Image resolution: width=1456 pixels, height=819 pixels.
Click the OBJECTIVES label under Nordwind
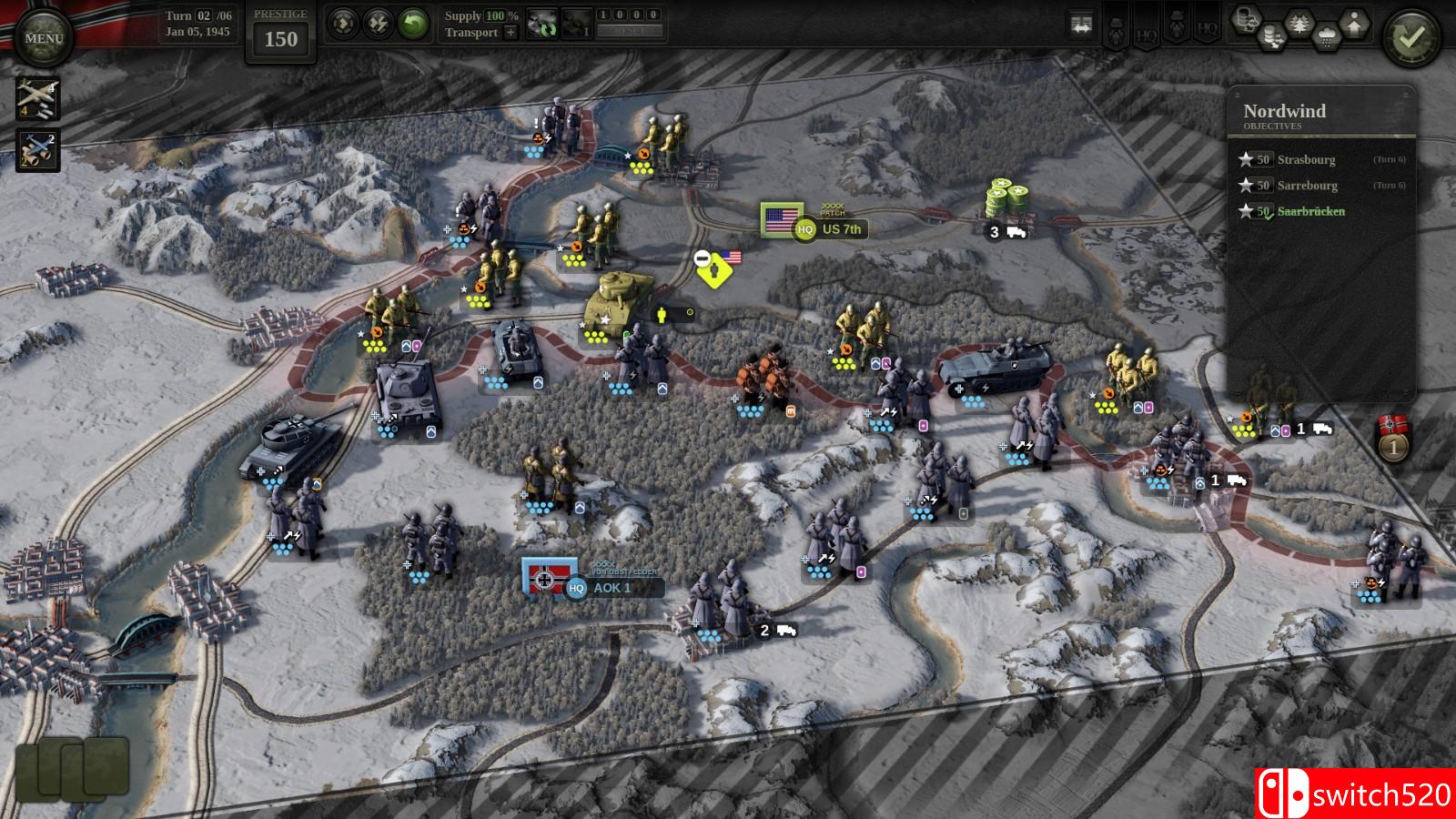(x=1272, y=126)
